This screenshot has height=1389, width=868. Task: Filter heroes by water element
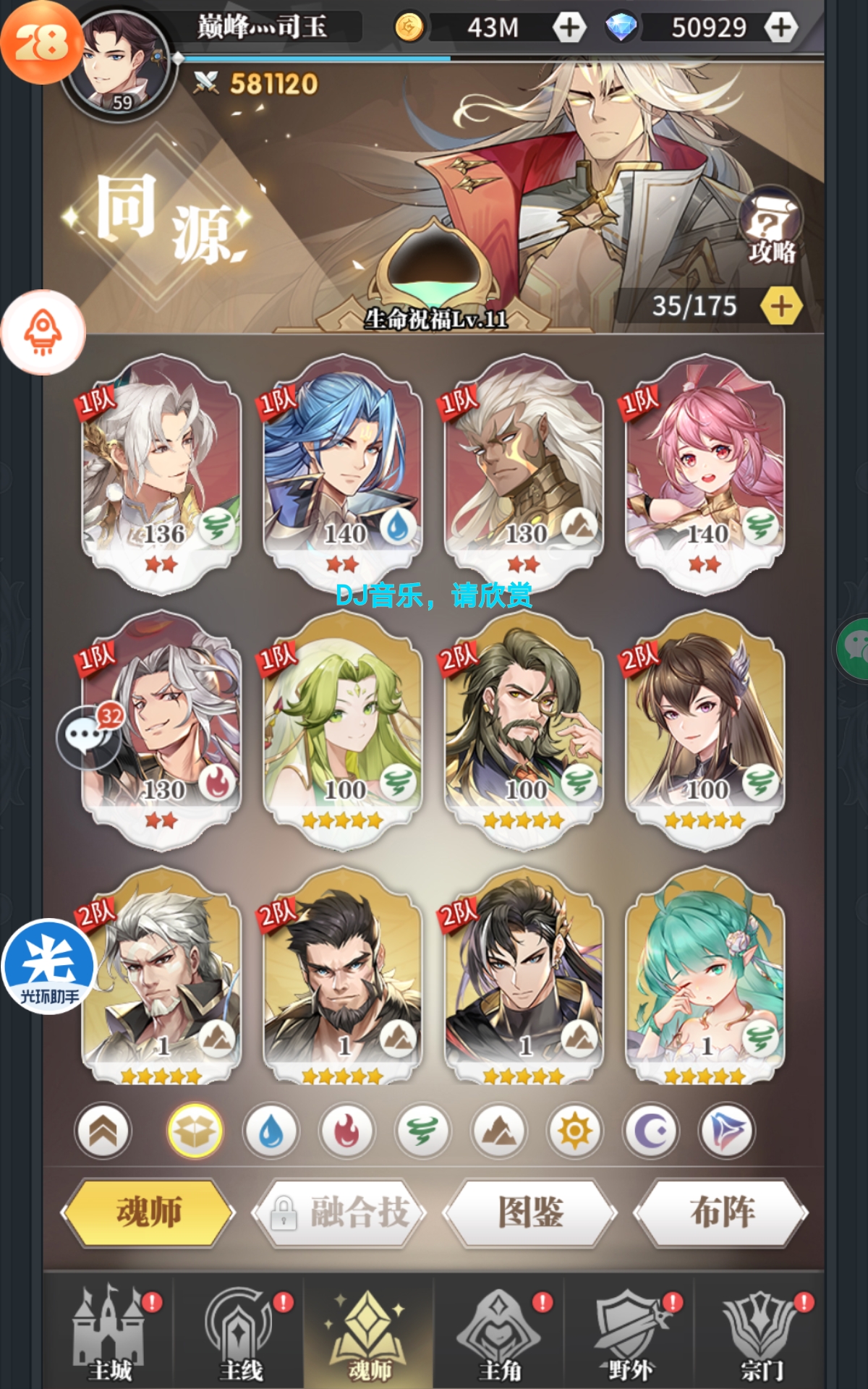(271, 1131)
